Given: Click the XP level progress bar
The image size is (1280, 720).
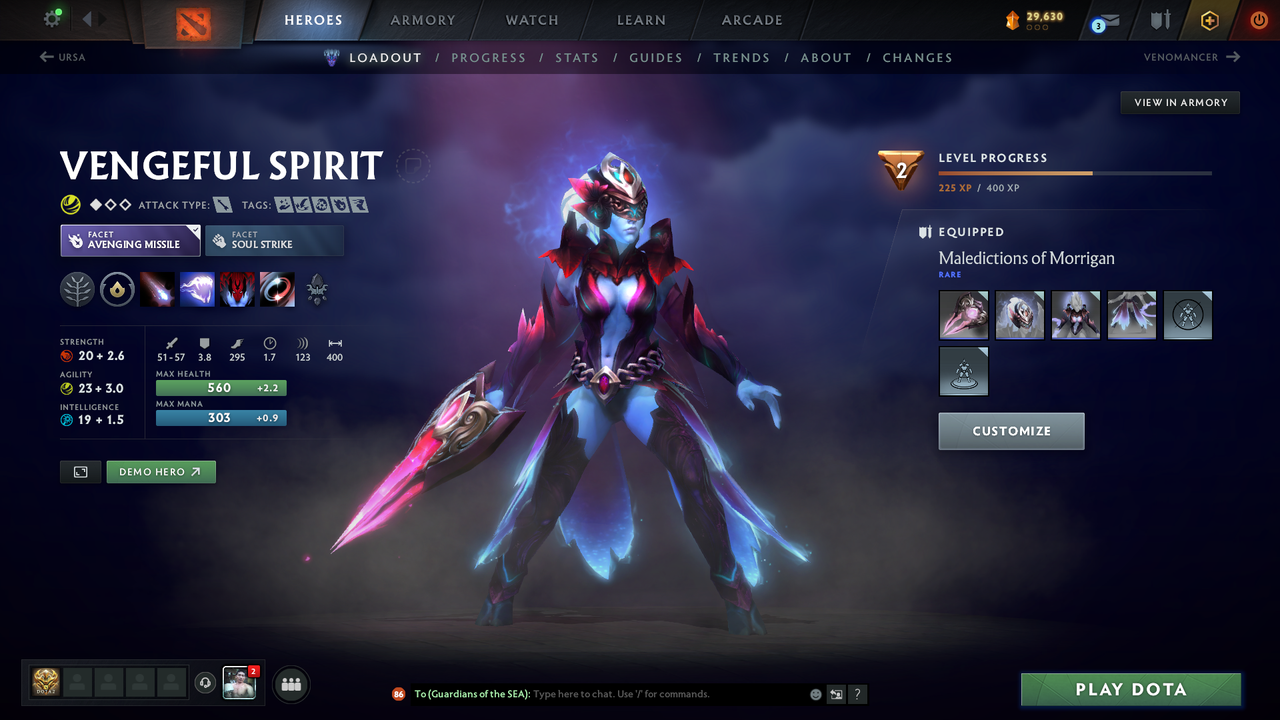Looking at the screenshot, I should 1075,172.
